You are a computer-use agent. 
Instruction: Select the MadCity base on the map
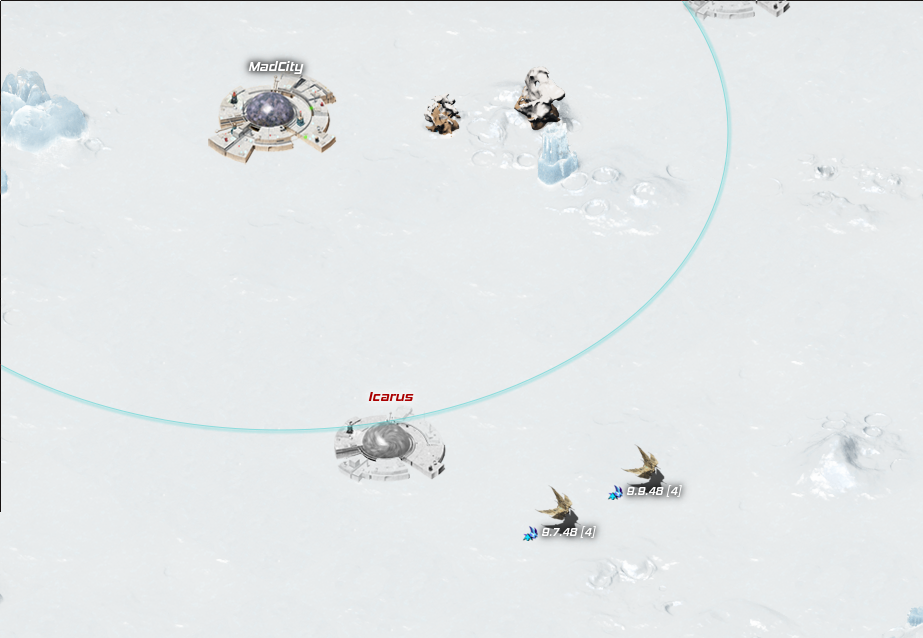pos(272,120)
